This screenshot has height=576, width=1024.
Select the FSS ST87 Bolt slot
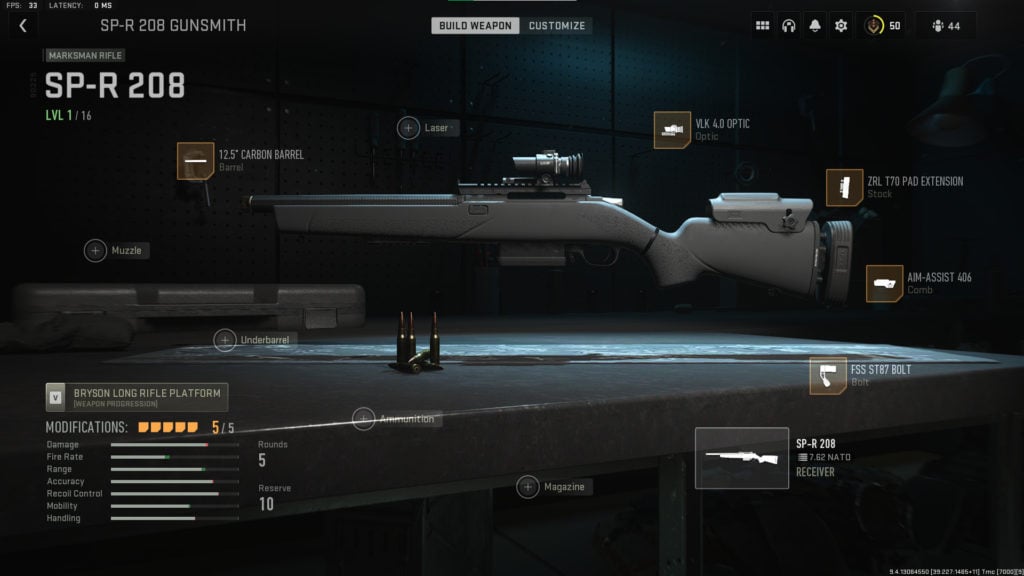(828, 375)
